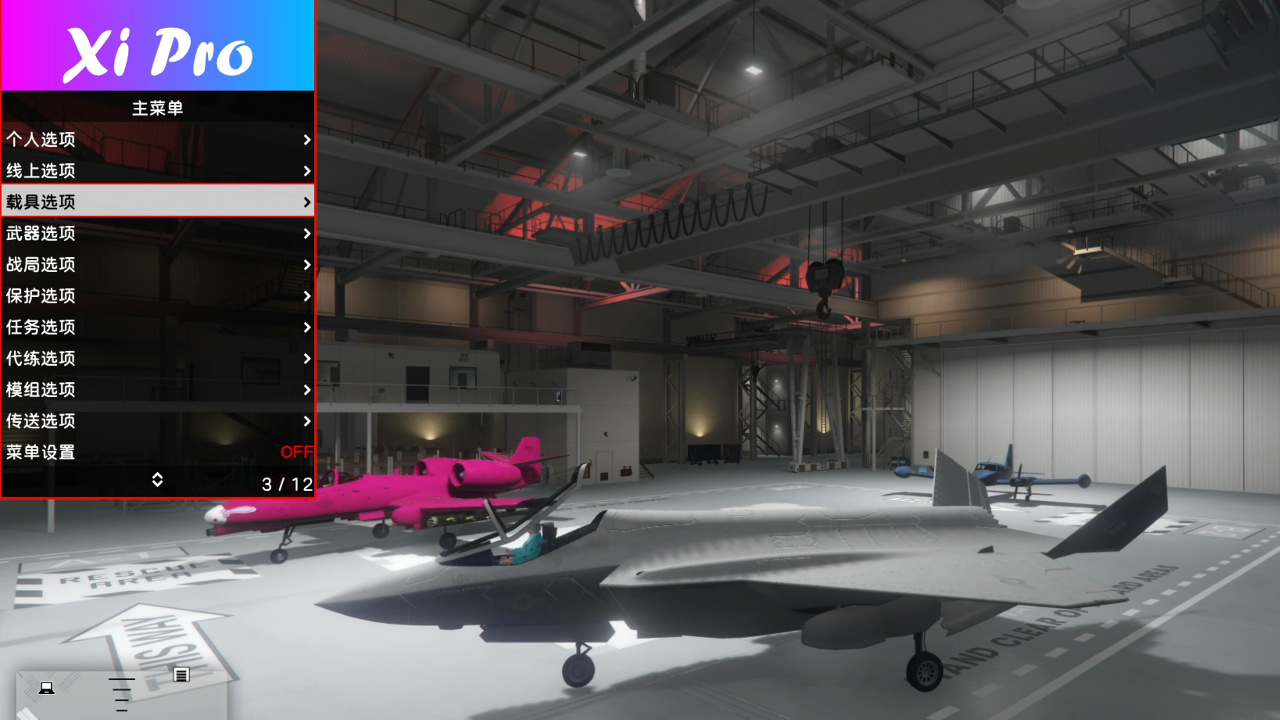1280x720 pixels.
Task: Expand the 武器选项 submenu arrow
Action: 306,233
